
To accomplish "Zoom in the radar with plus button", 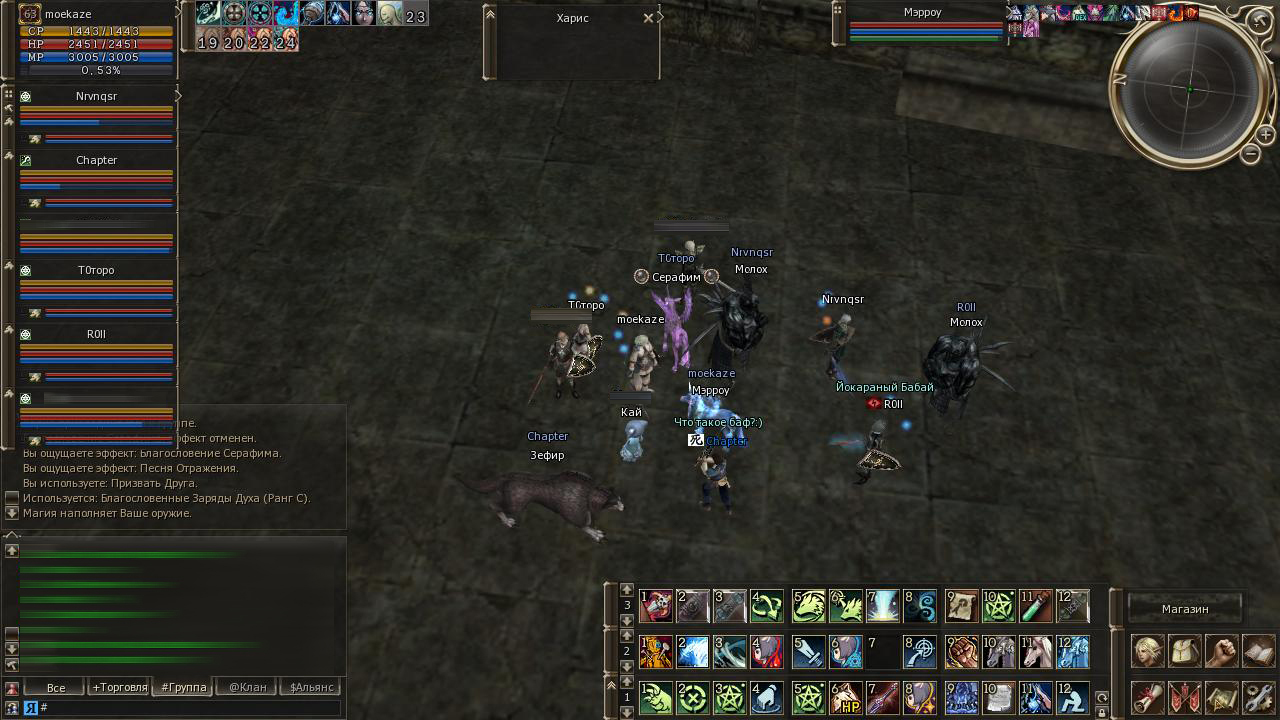I will pos(1264,134).
